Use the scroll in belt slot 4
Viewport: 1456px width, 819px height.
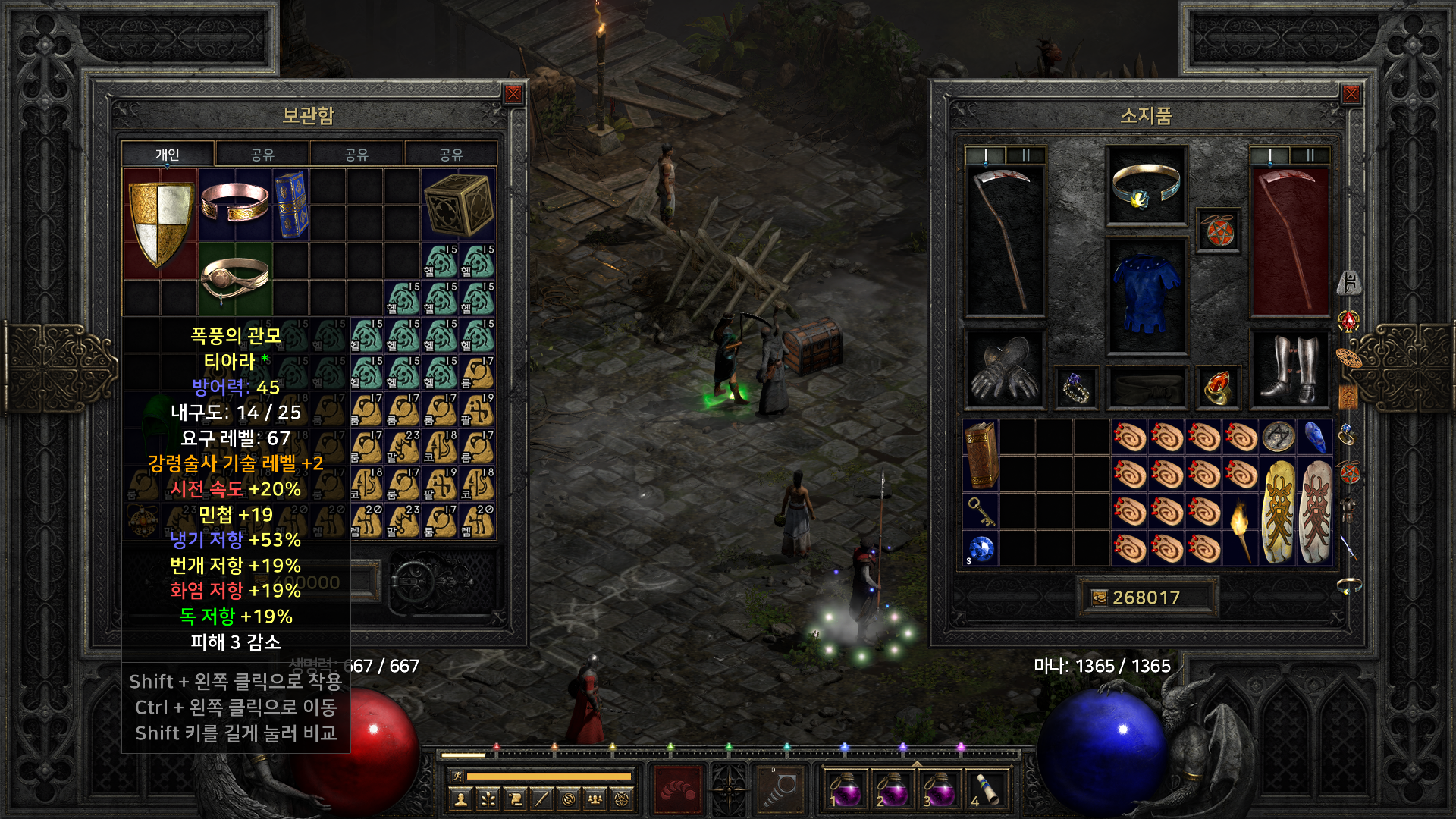(x=986, y=789)
